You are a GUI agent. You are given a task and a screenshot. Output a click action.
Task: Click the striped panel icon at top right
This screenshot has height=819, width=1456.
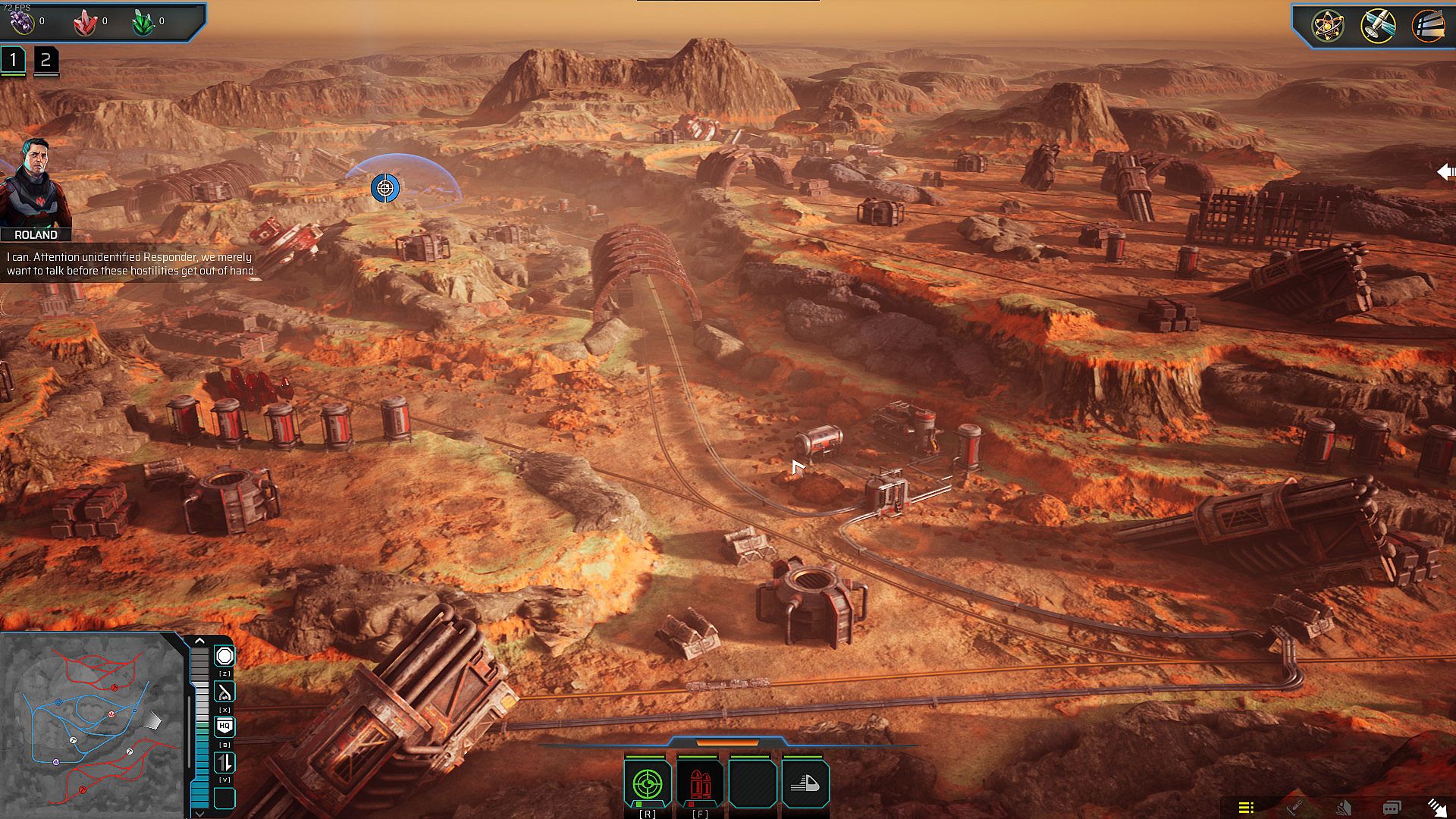[x=1427, y=26]
